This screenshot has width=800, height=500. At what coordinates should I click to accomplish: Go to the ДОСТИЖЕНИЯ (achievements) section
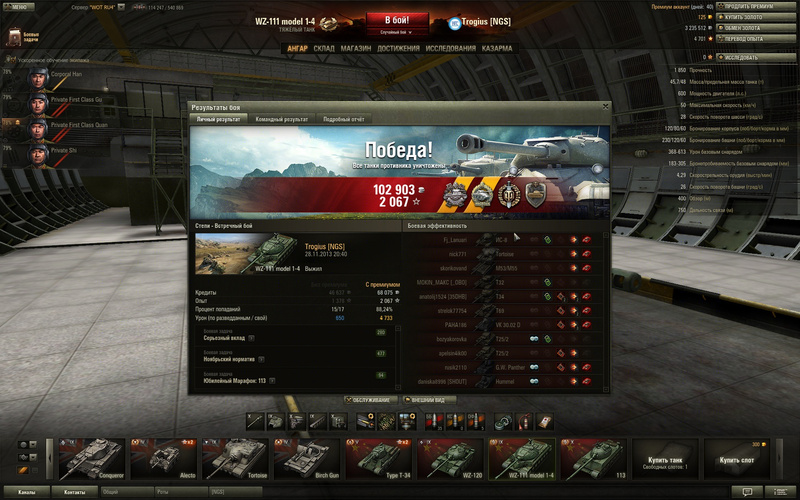point(398,47)
